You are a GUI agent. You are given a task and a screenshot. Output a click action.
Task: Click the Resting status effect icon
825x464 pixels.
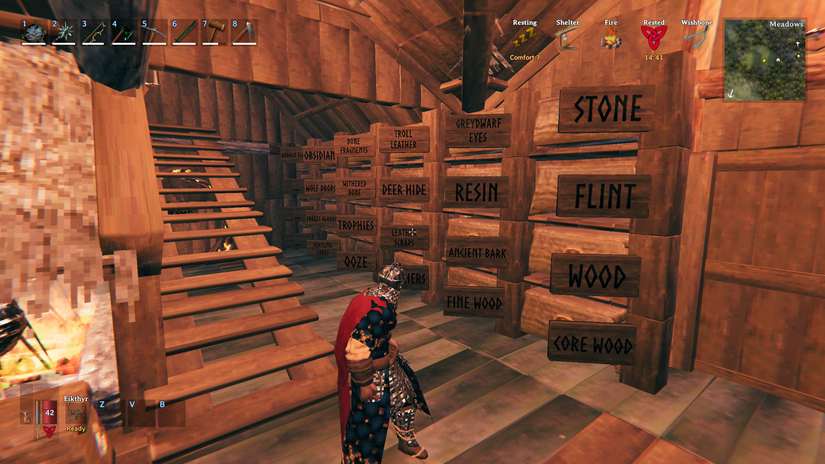[525, 39]
